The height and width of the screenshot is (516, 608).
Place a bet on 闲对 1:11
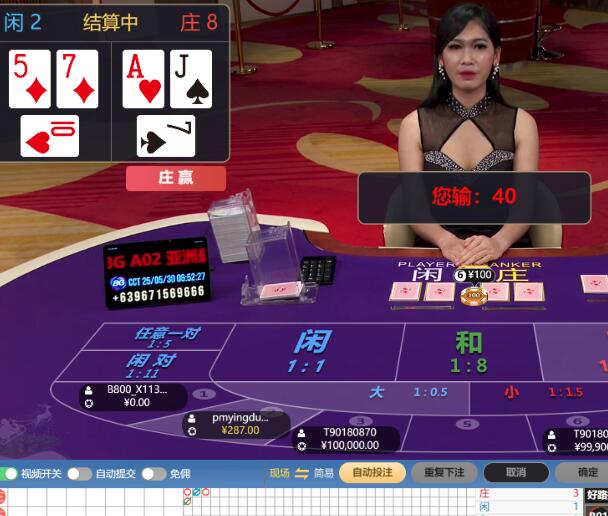(x=151, y=365)
